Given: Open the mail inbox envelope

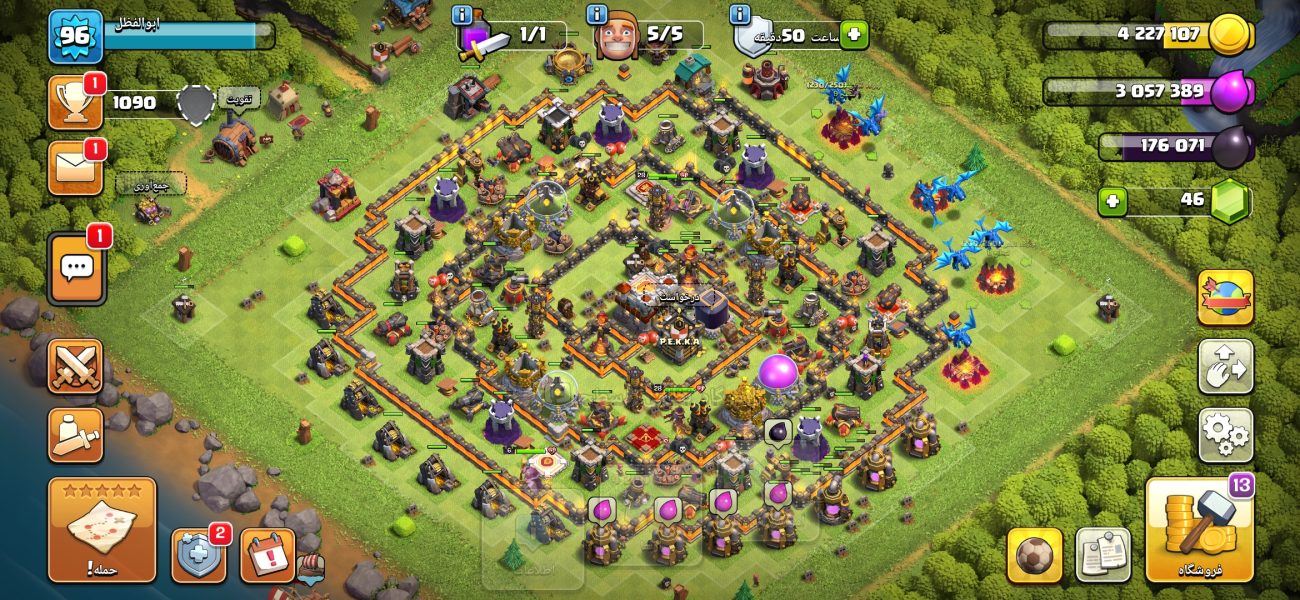Looking at the screenshot, I should 76,167.
